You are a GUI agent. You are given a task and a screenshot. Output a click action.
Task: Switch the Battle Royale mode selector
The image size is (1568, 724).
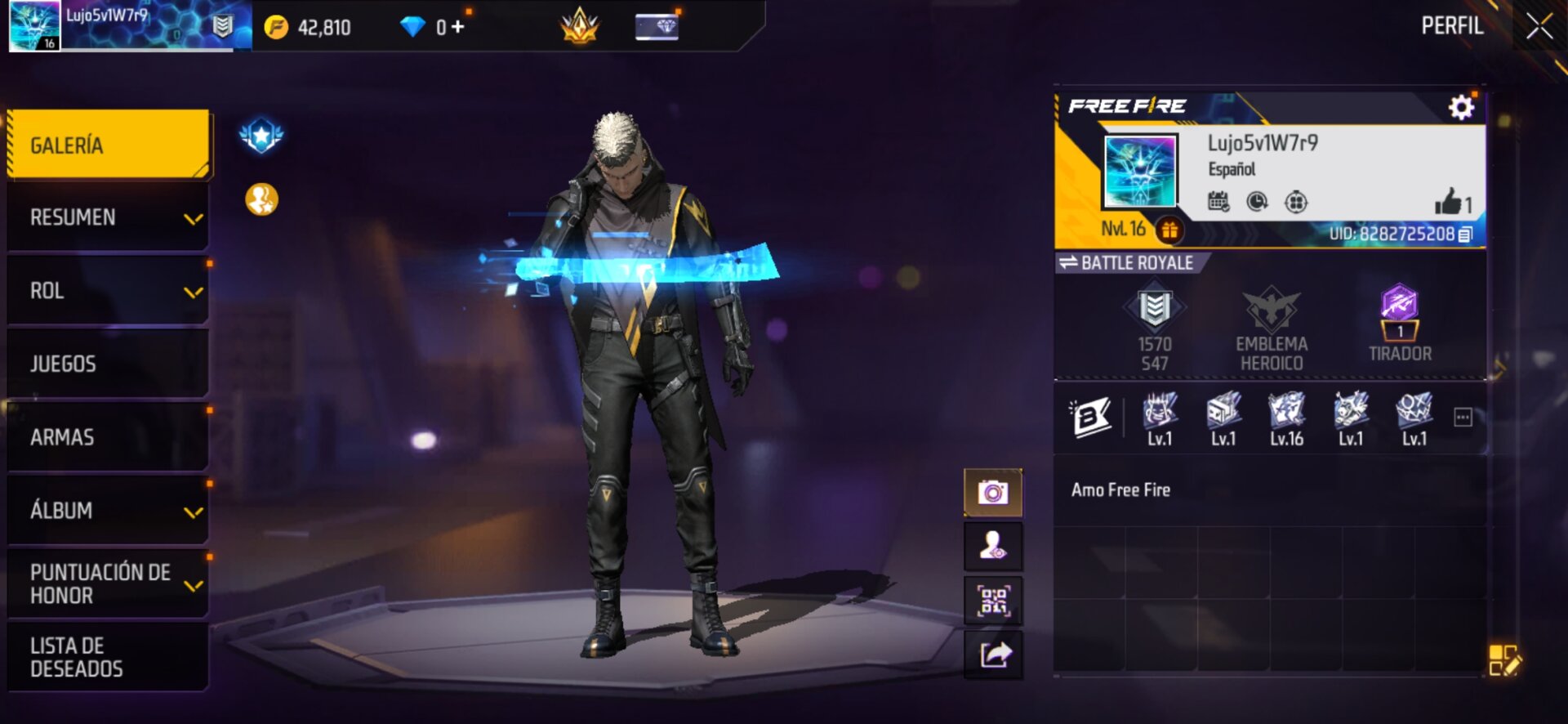click(1127, 263)
